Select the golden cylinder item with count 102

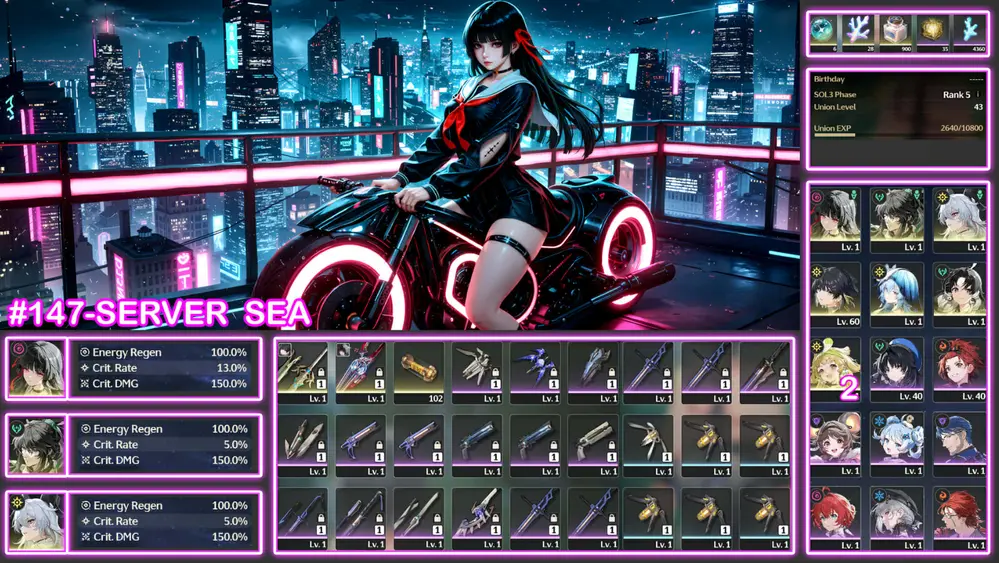[419, 371]
